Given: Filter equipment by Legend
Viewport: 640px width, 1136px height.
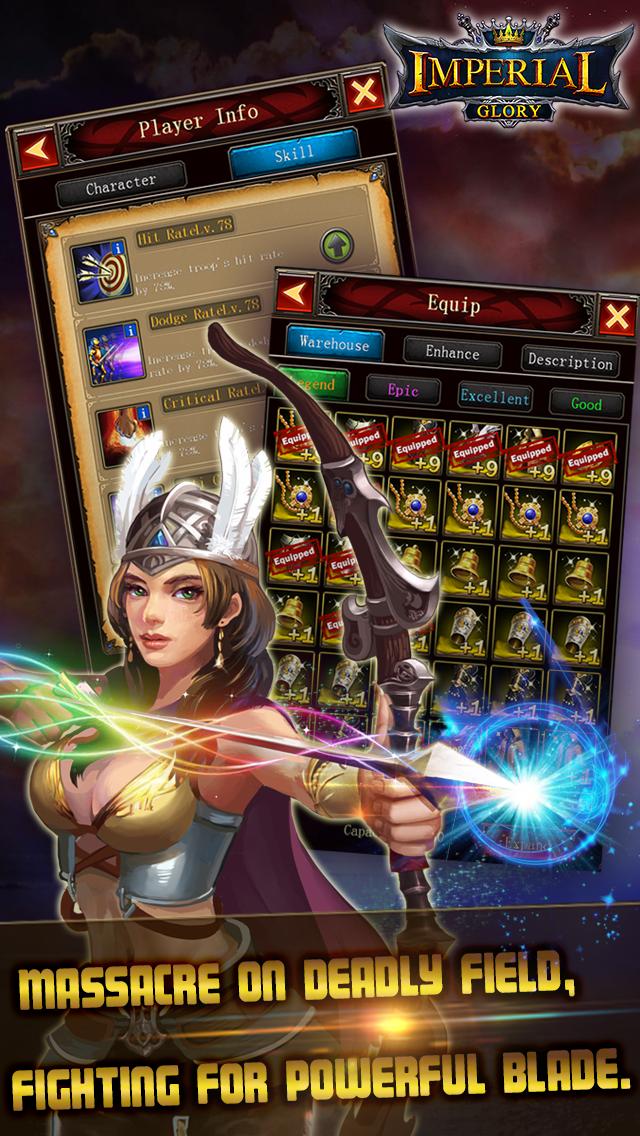Looking at the screenshot, I should coord(312,382).
